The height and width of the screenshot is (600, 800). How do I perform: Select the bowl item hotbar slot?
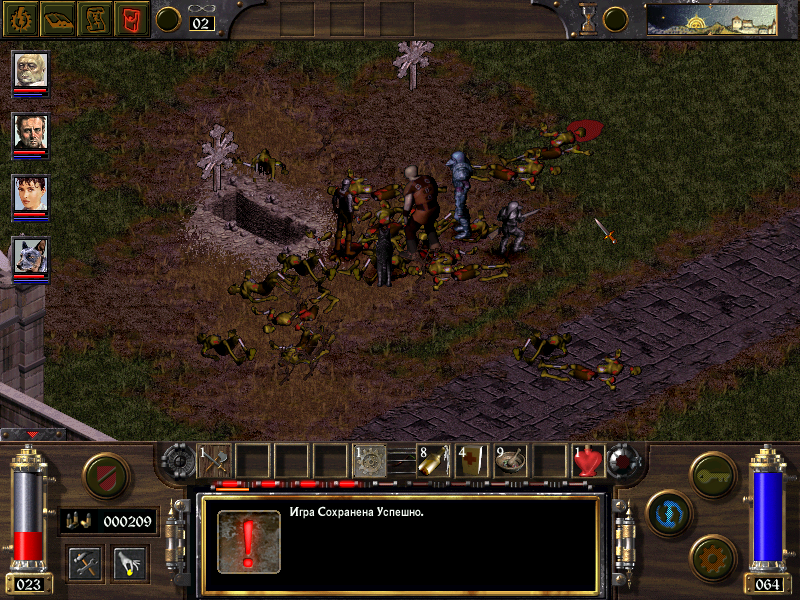(510, 460)
